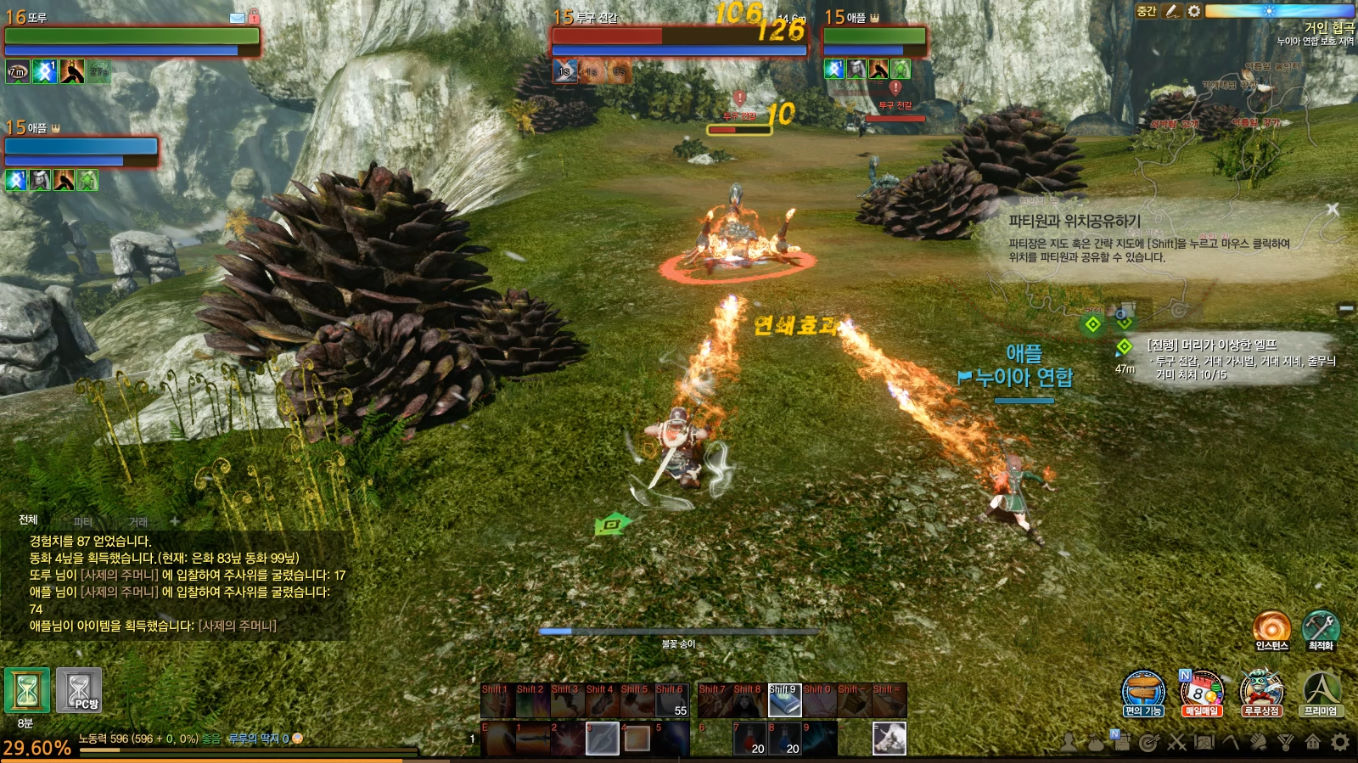This screenshot has height=763, width=1358.
Task: Open the house icon in bottom menu bar
Action: (x=1312, y=742)
